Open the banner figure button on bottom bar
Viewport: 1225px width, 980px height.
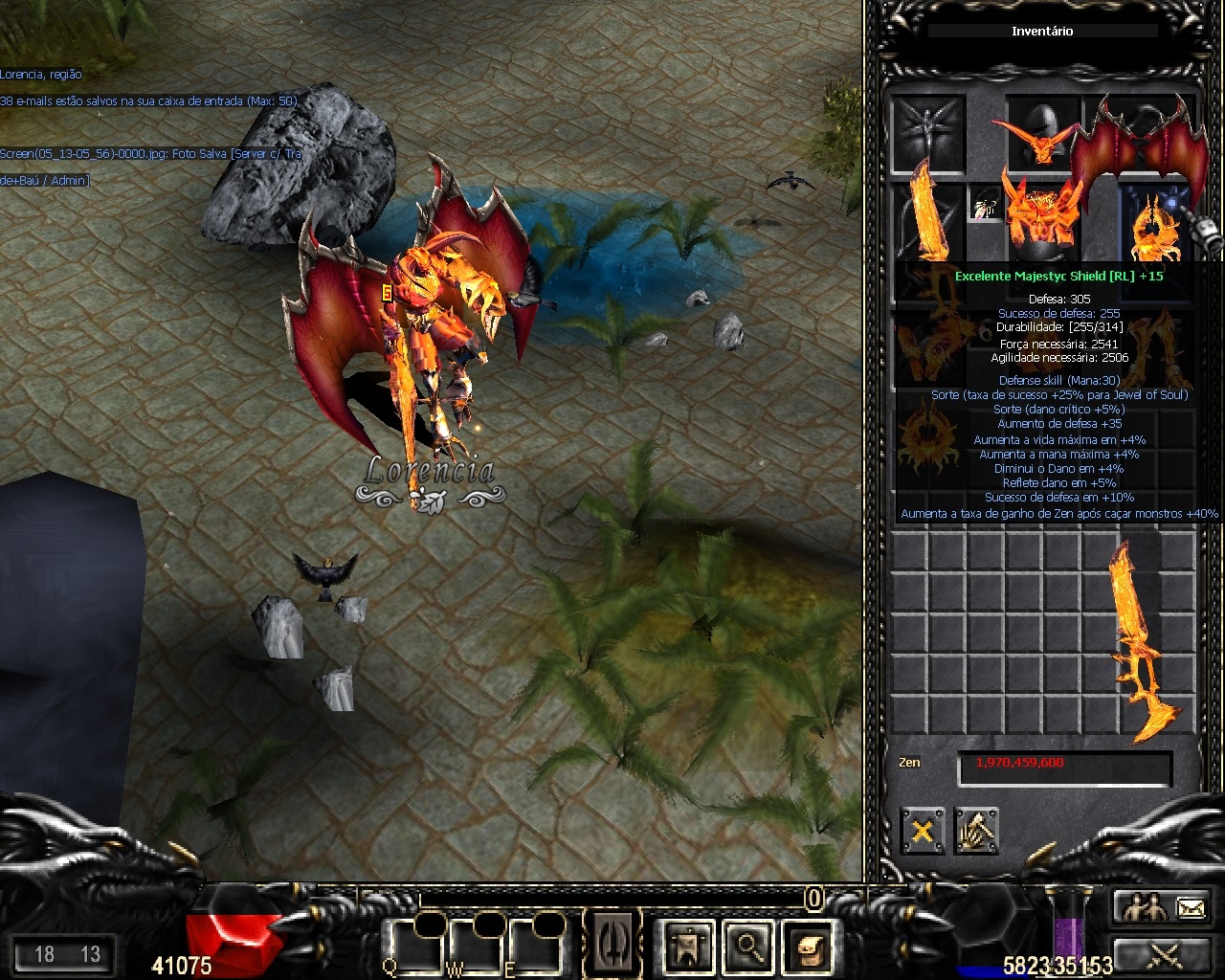coord(688,946)
